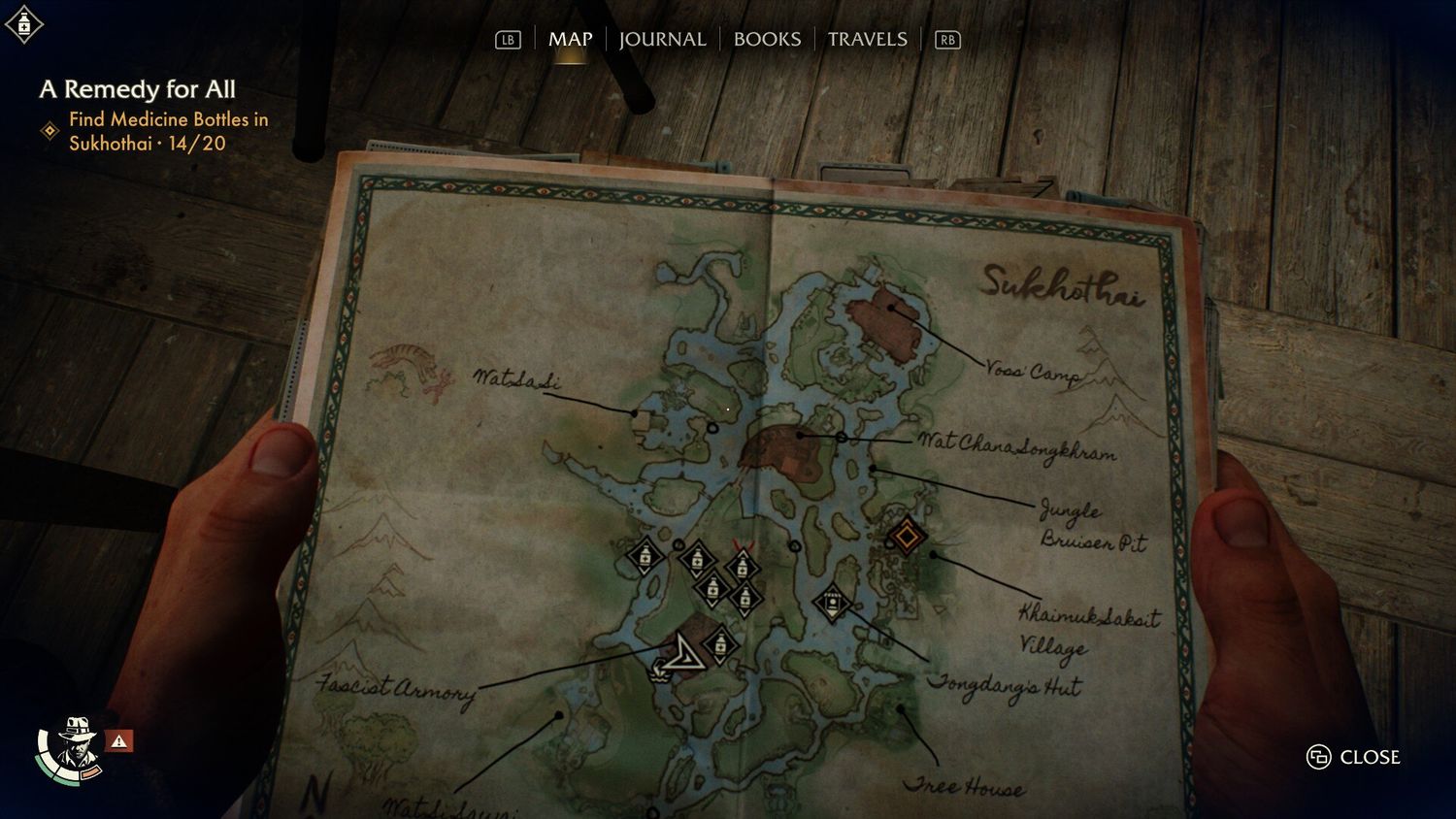
Task: Switch to the Journal tab
Action: [x=662, y=40]
